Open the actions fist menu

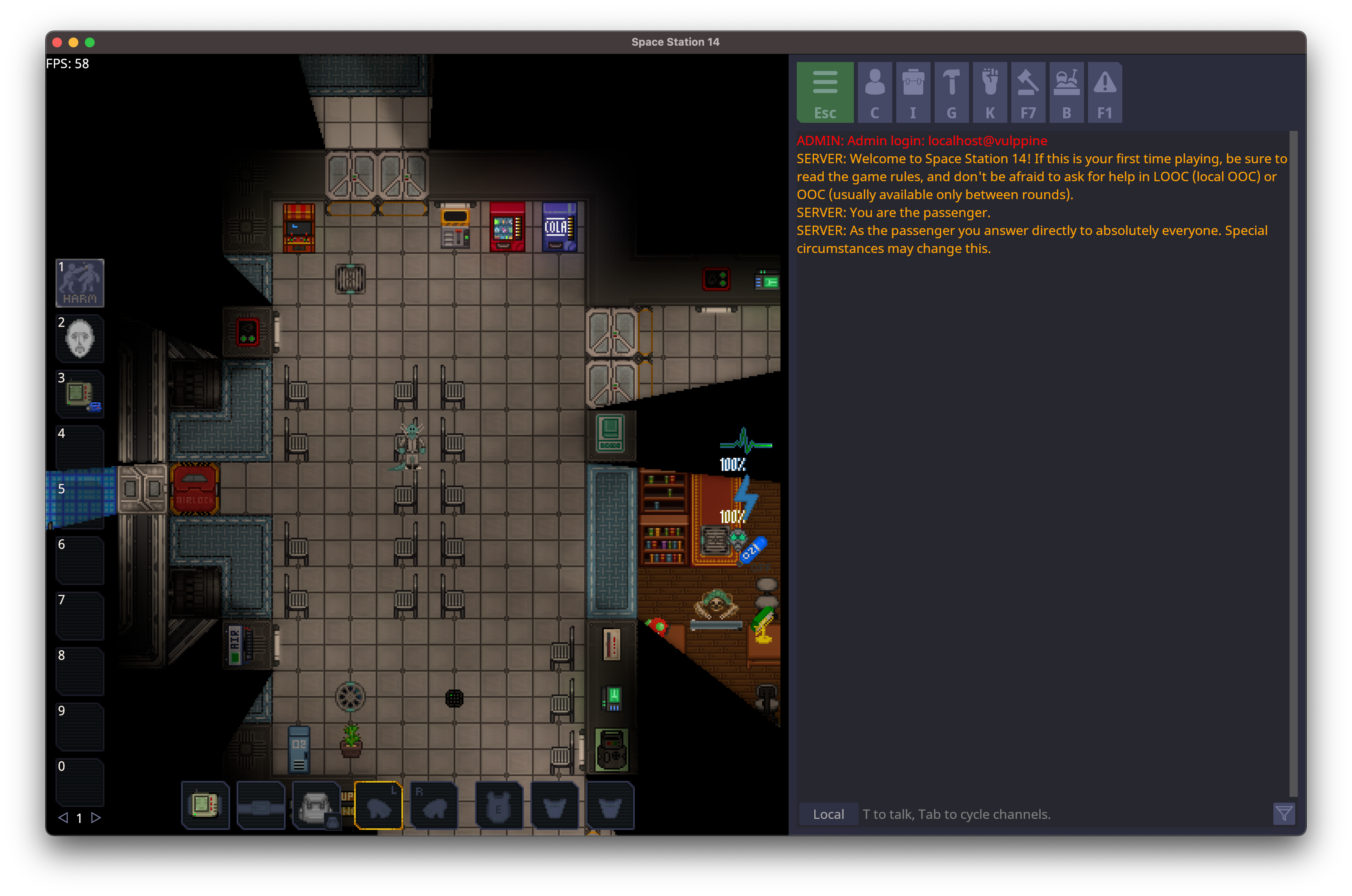tap(989, 93)
